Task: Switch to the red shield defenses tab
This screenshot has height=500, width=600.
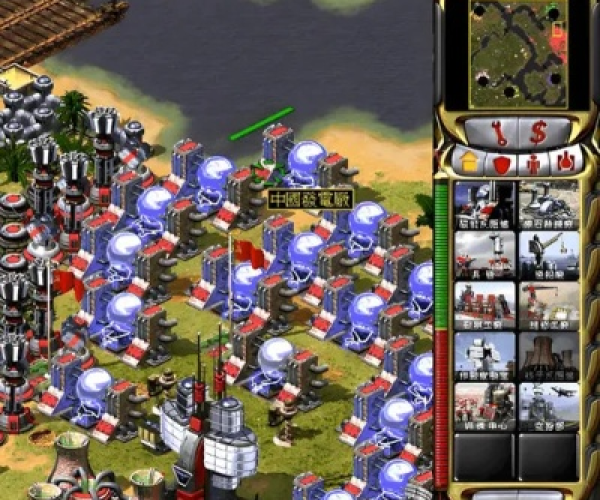Action: (x=500, y=160)
